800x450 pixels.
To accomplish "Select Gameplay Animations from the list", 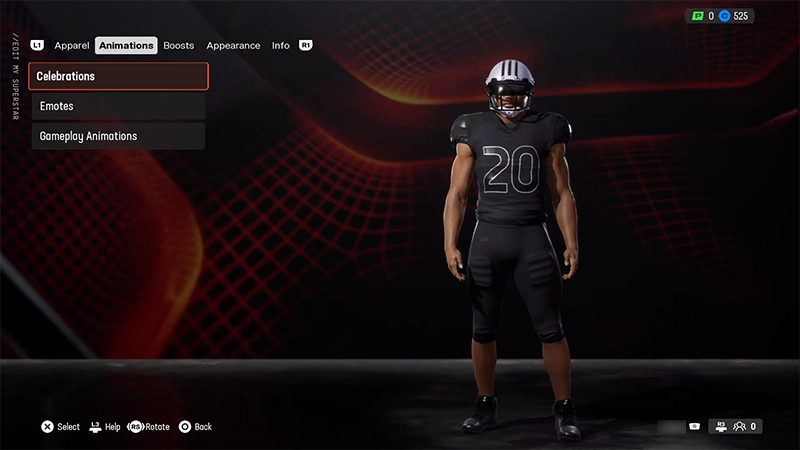I will coord(118,136).
